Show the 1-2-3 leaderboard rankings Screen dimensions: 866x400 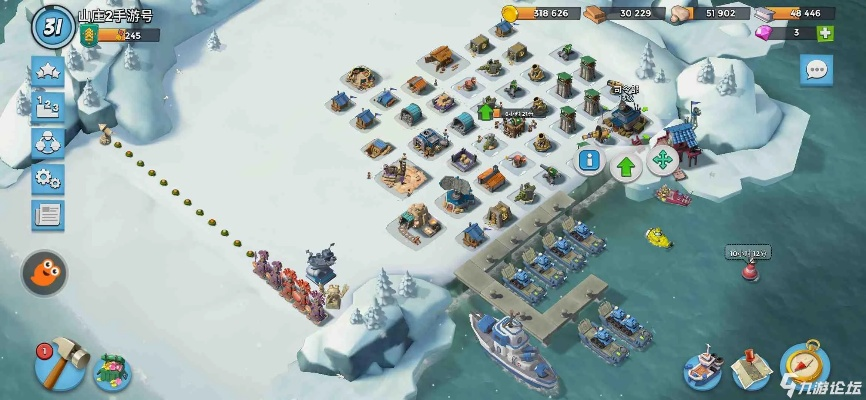(47, 107)
